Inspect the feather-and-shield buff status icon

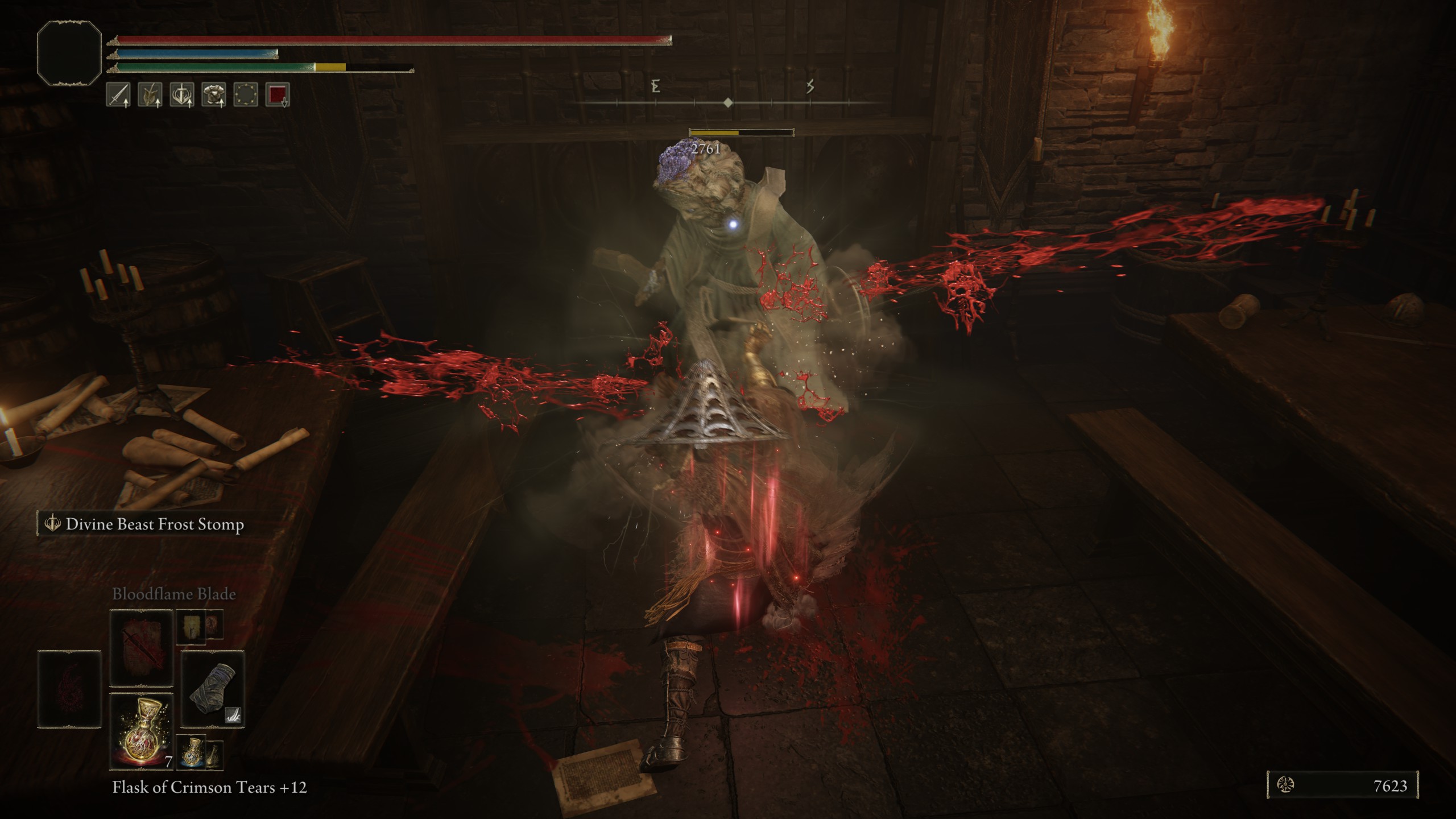150,94
